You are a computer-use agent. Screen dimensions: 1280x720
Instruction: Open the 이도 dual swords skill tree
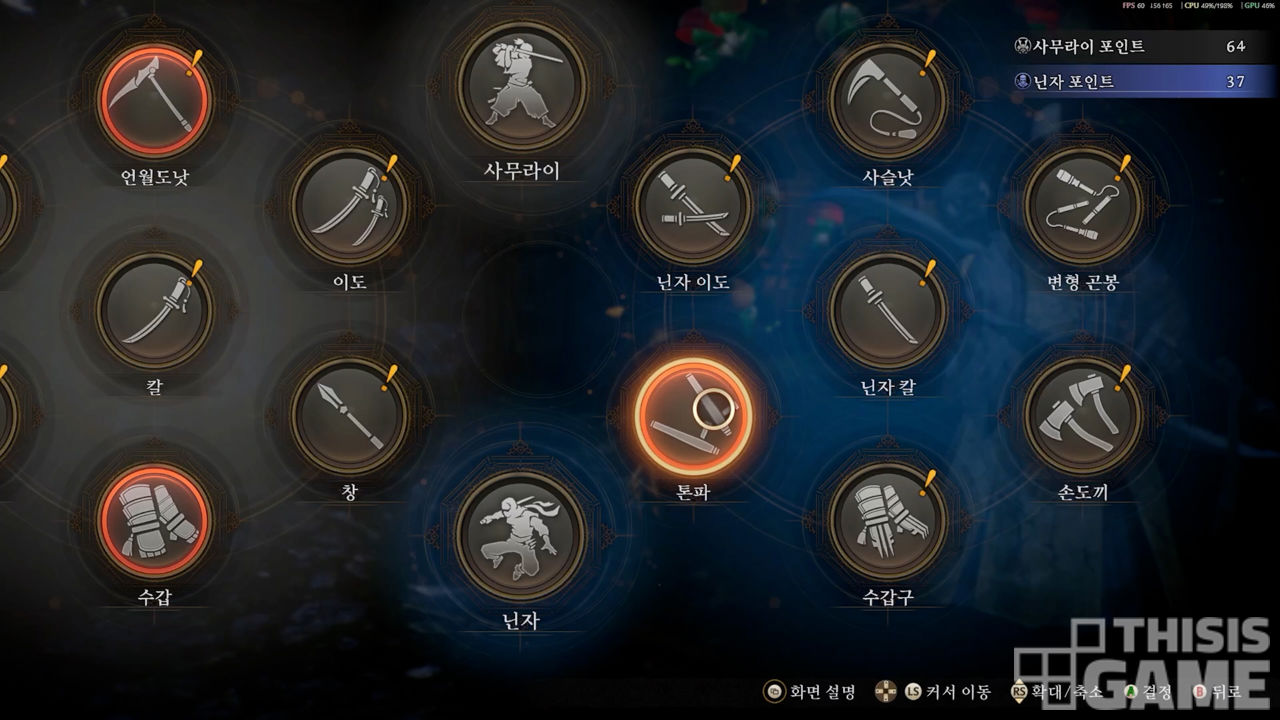coord(350,206)
